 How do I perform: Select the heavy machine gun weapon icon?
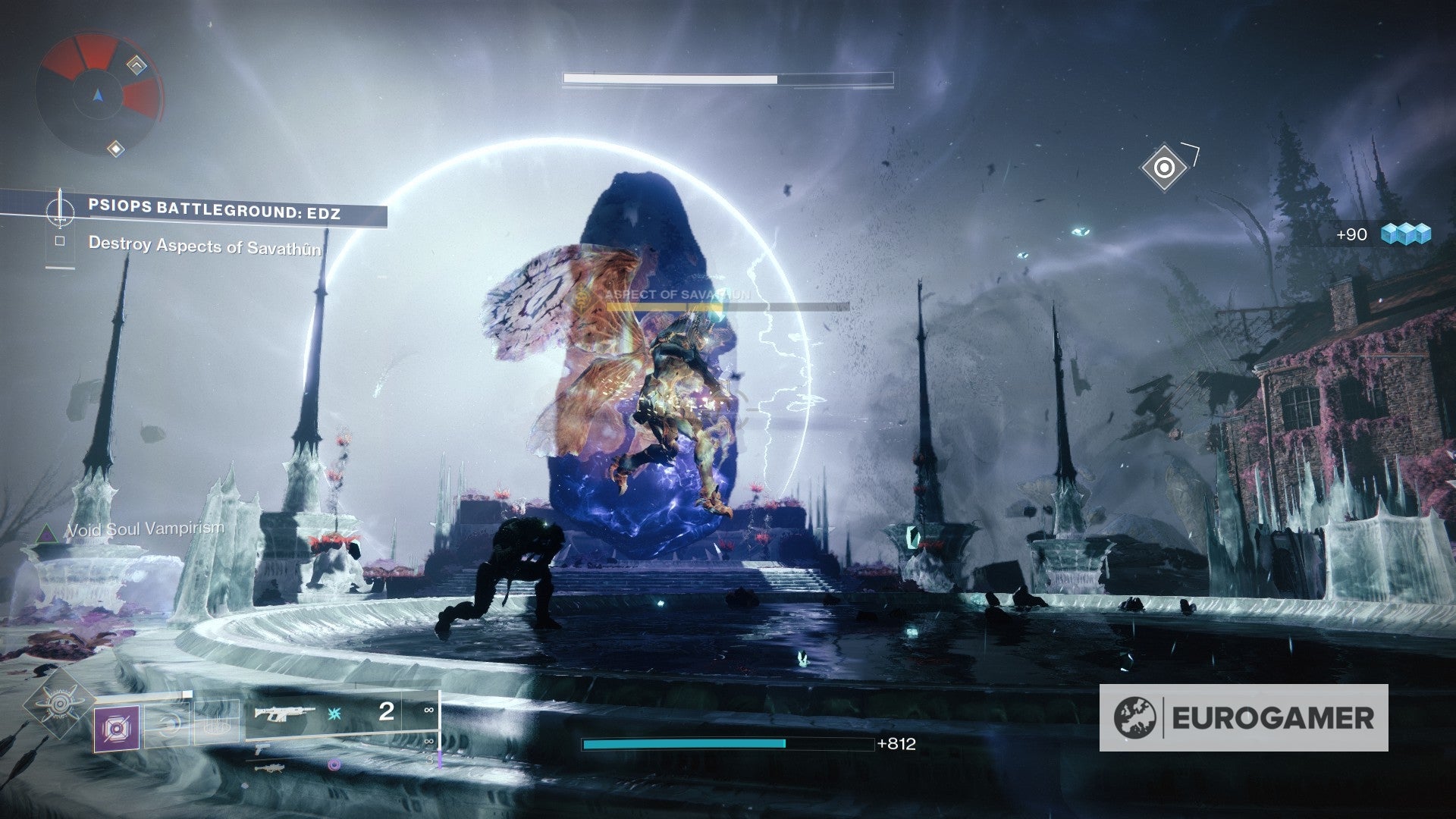click(271, 768)
